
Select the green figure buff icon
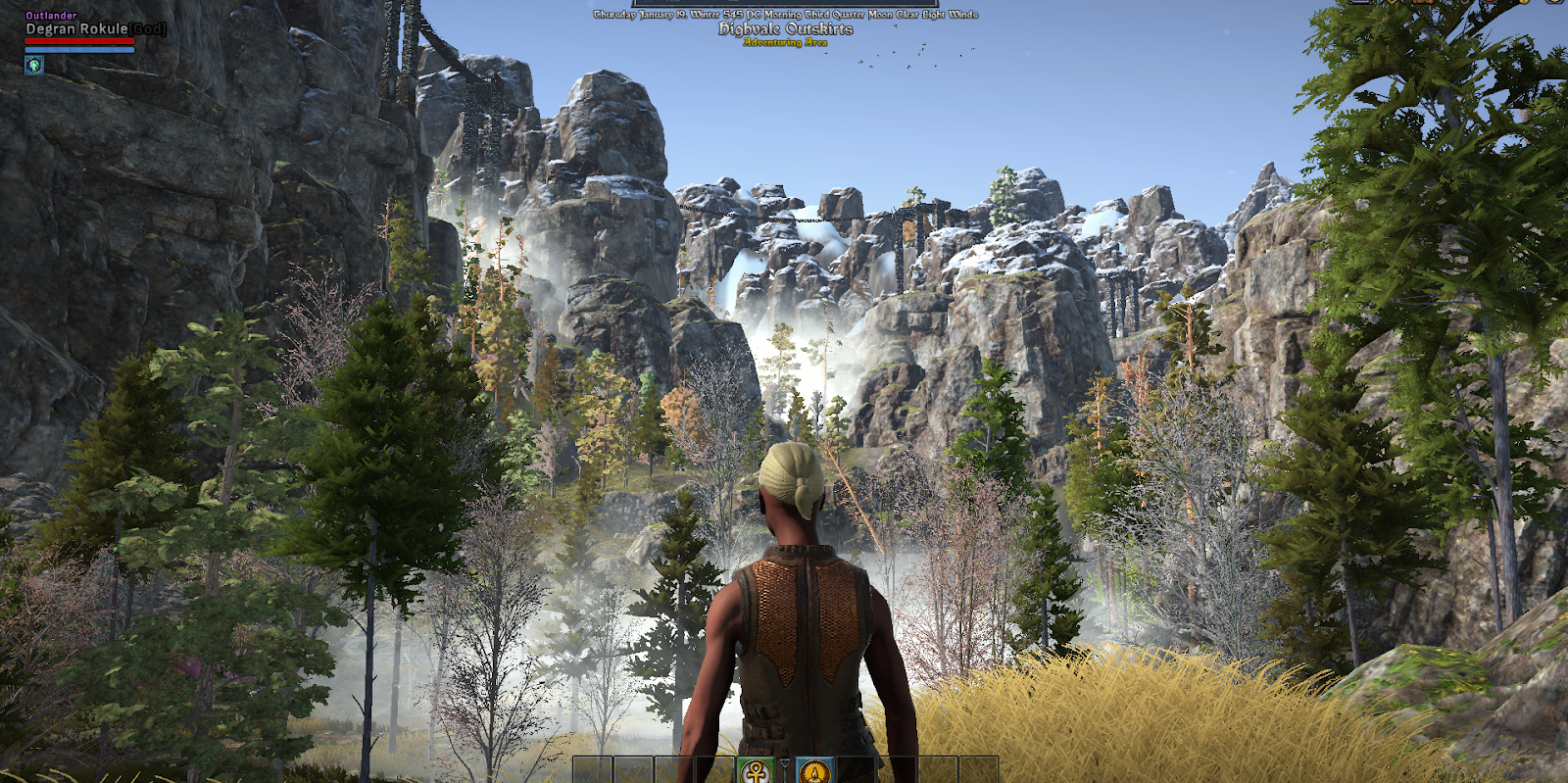tap(34, 66)
